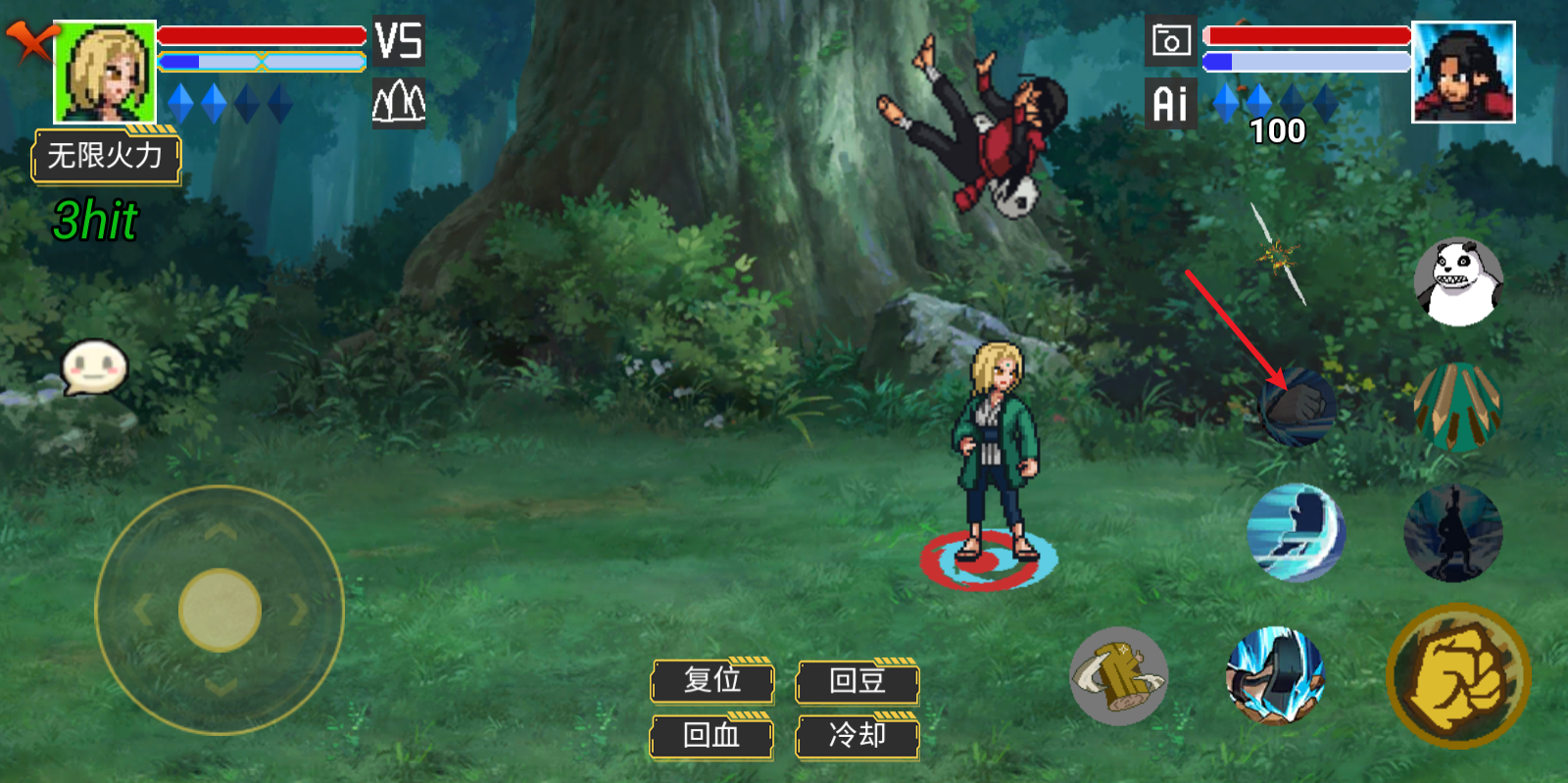Image resolution: width=1568 pixels, height=783 pixels.
Task: Tap the 冷却 cooldown button
Action: (857, 736)
